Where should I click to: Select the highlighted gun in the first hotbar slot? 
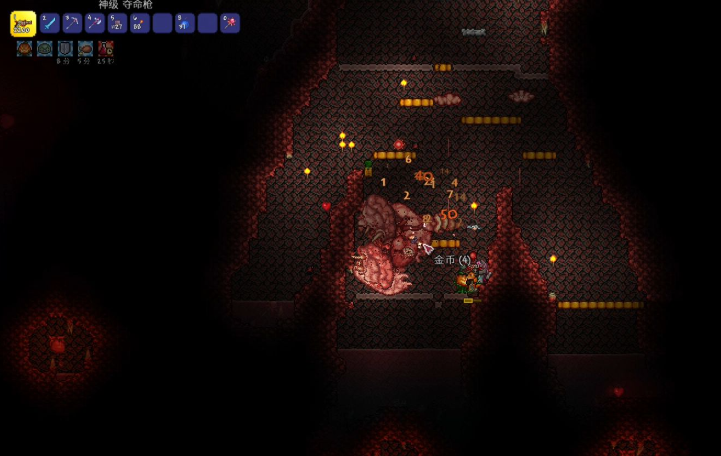pos(22,23)
